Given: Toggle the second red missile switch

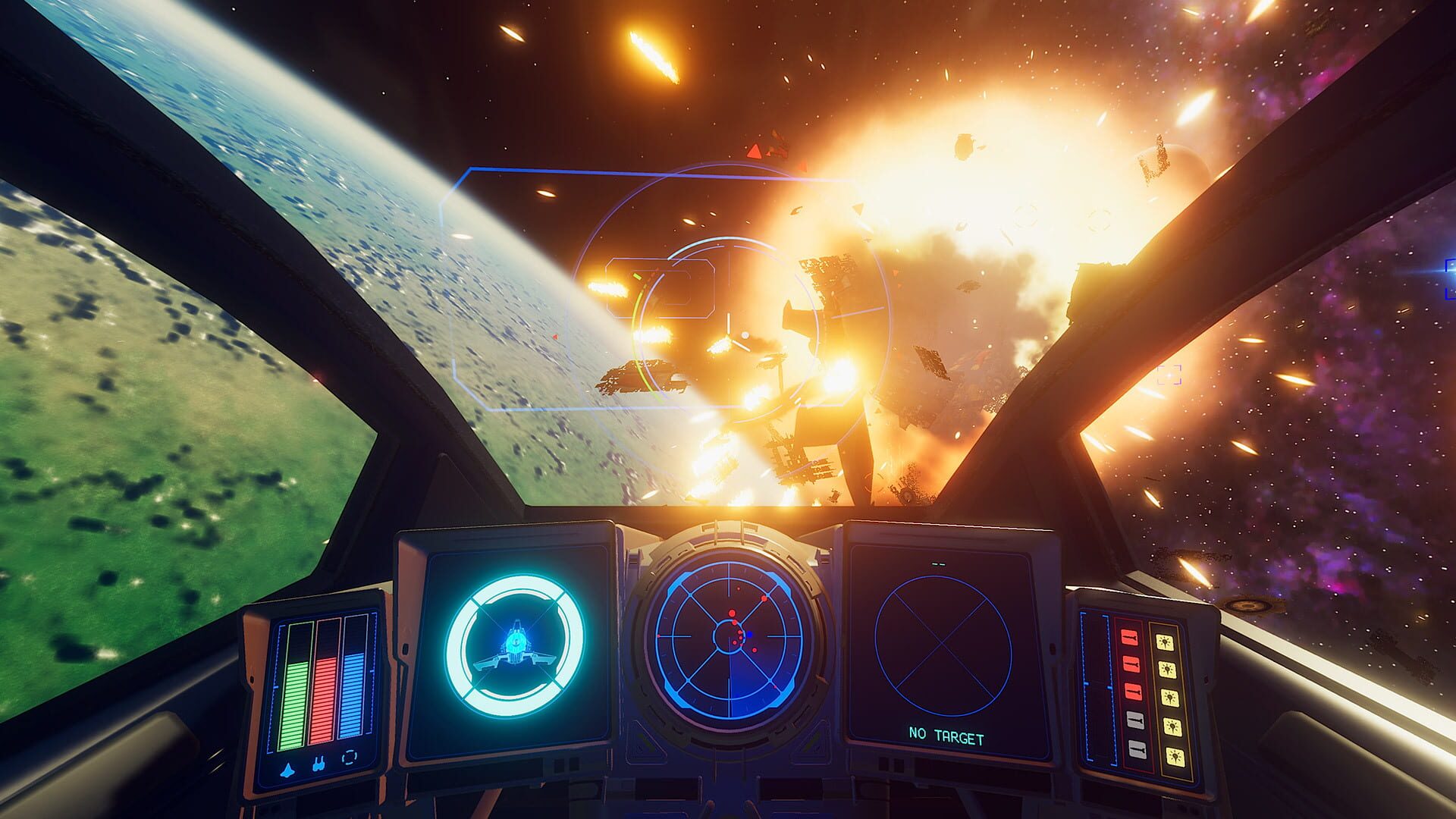Looking at the screenshot, I should (x=1131, y=664).
